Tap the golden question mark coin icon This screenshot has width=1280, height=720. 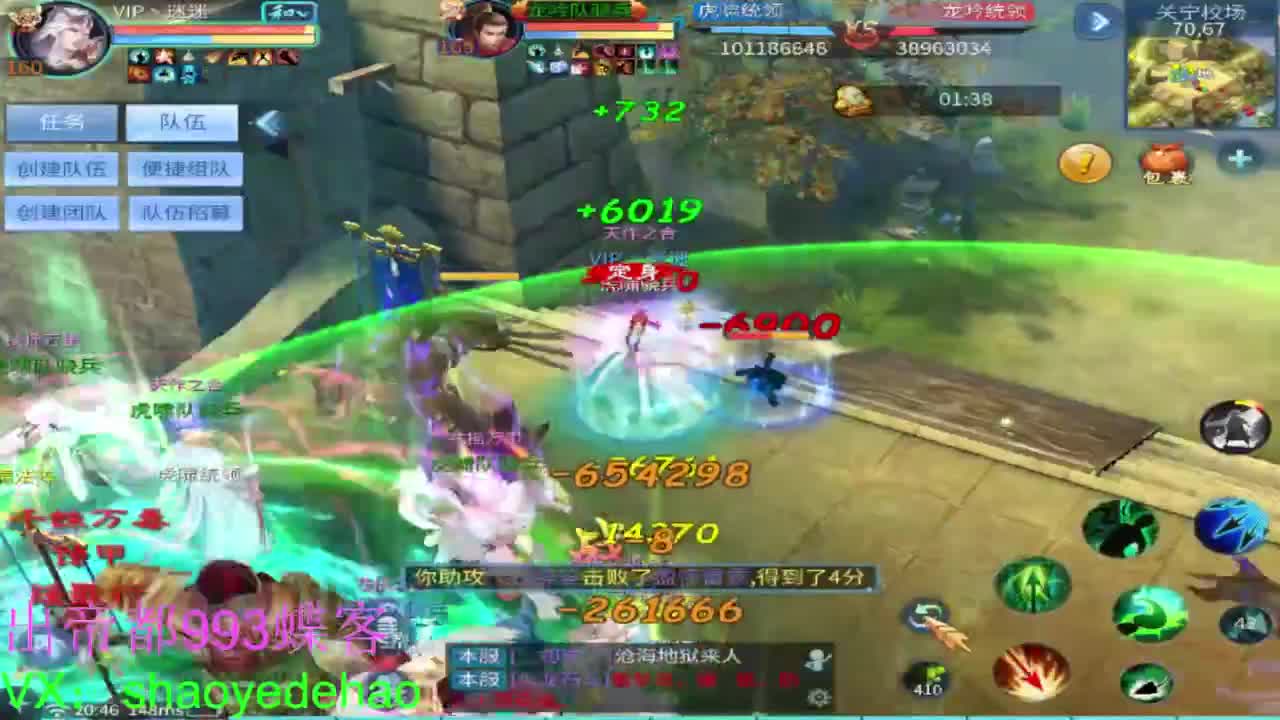(1083, 163)
